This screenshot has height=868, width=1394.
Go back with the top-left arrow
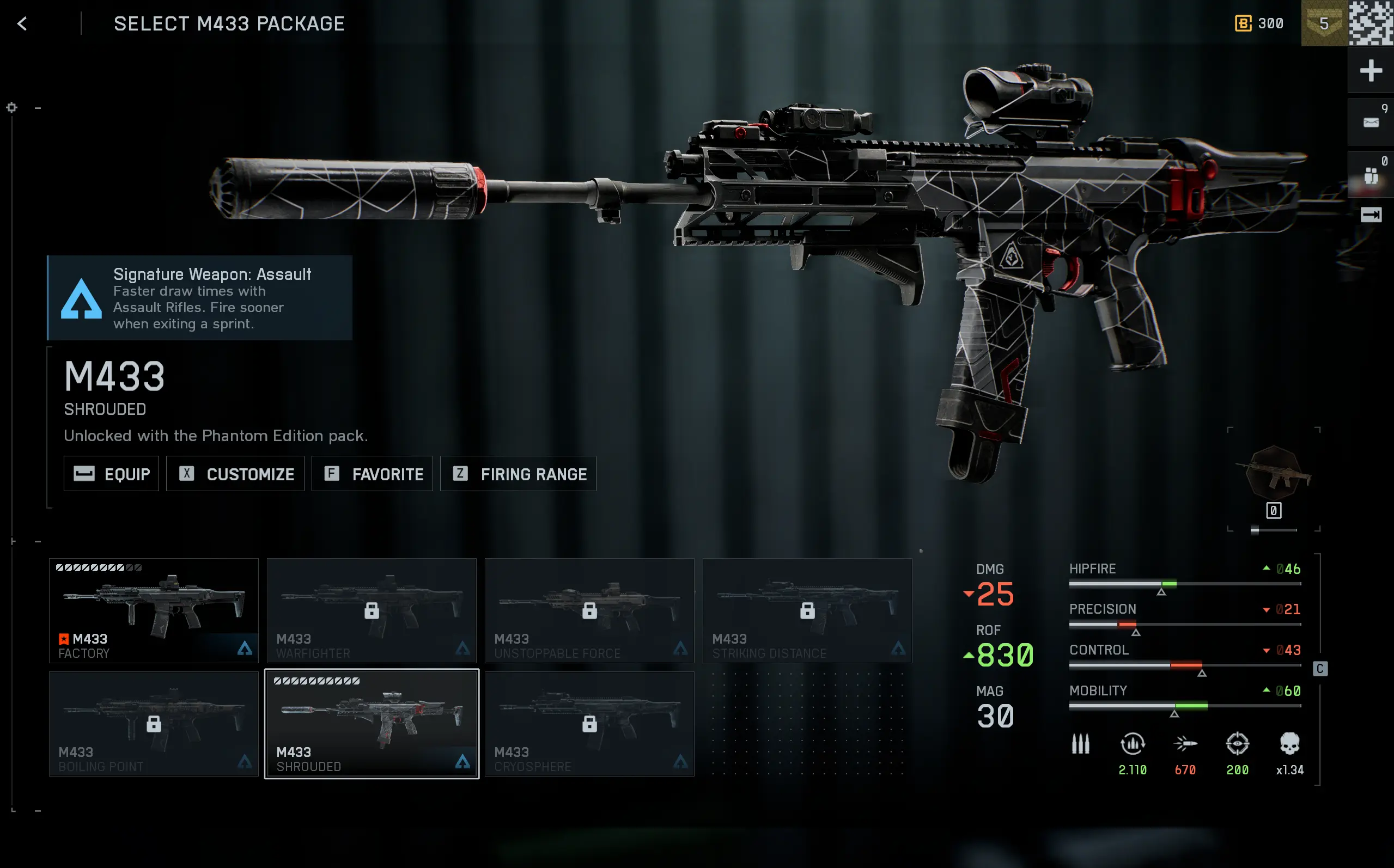[x=22, y=23]
